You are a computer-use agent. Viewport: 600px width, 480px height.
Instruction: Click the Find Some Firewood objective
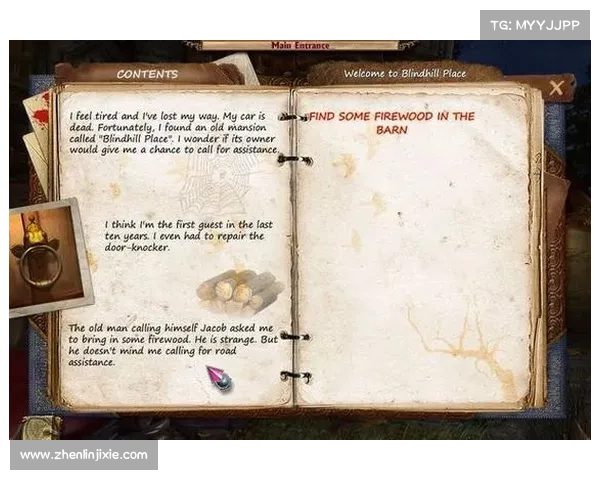(x=391, y=123)
